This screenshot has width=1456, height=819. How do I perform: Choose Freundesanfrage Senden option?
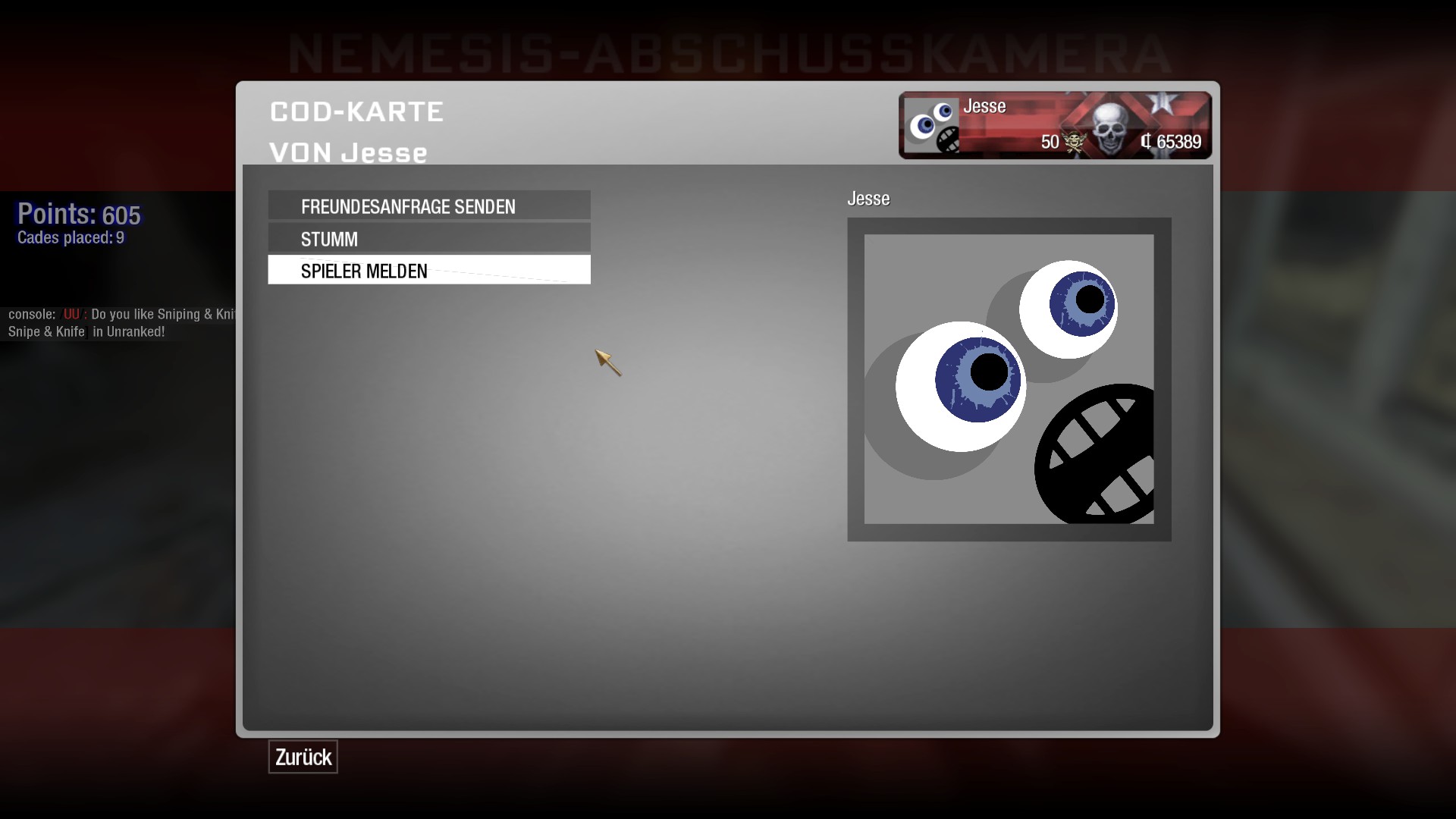(x=428, y=206)
